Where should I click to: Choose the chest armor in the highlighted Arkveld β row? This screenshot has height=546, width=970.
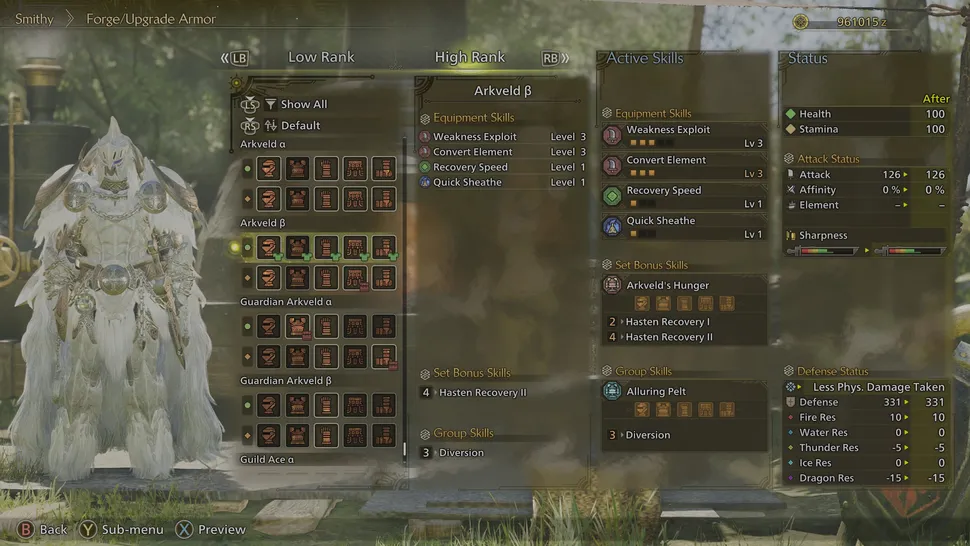297,247
